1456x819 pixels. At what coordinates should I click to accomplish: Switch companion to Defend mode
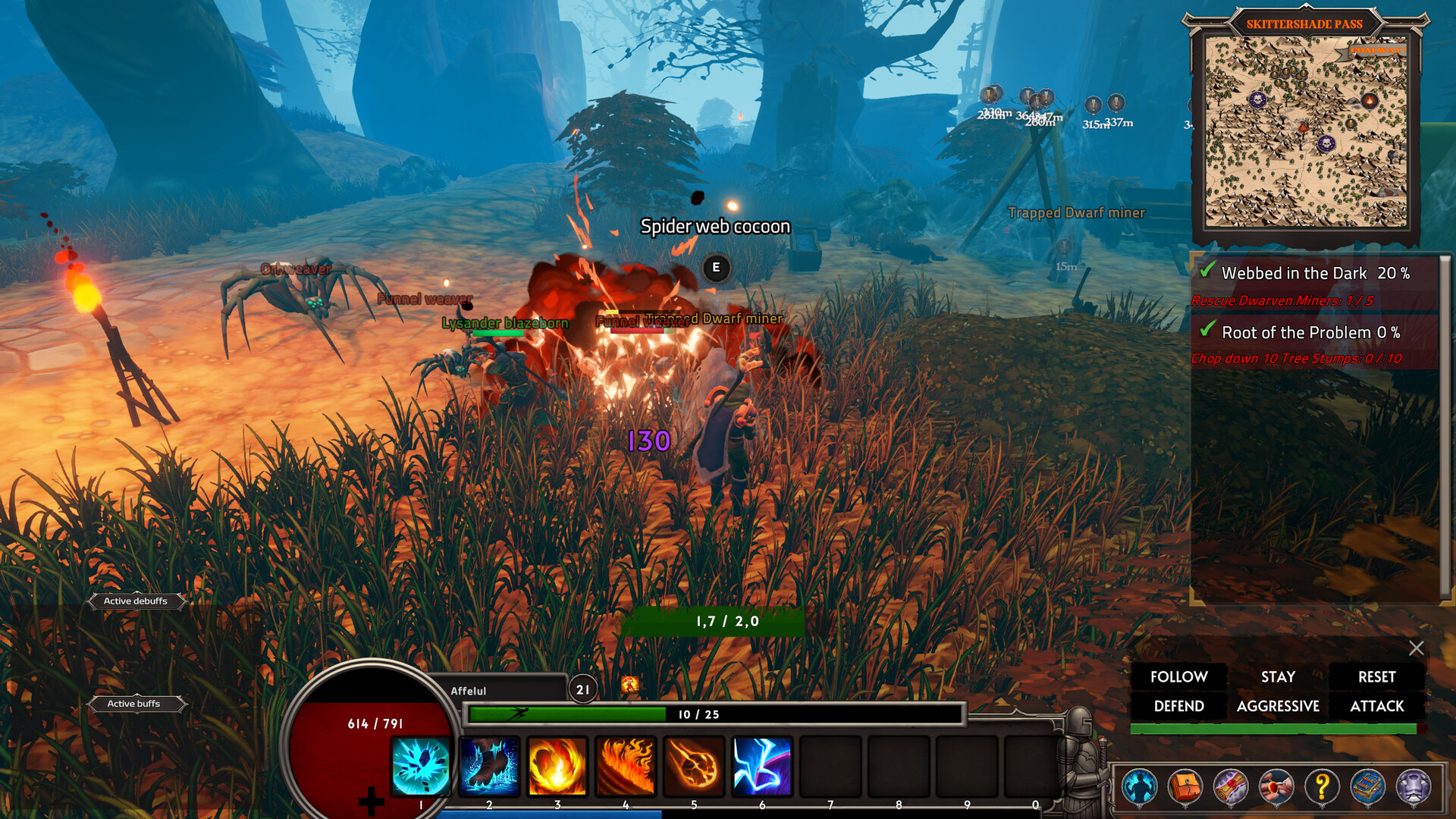pos(1178,706)
